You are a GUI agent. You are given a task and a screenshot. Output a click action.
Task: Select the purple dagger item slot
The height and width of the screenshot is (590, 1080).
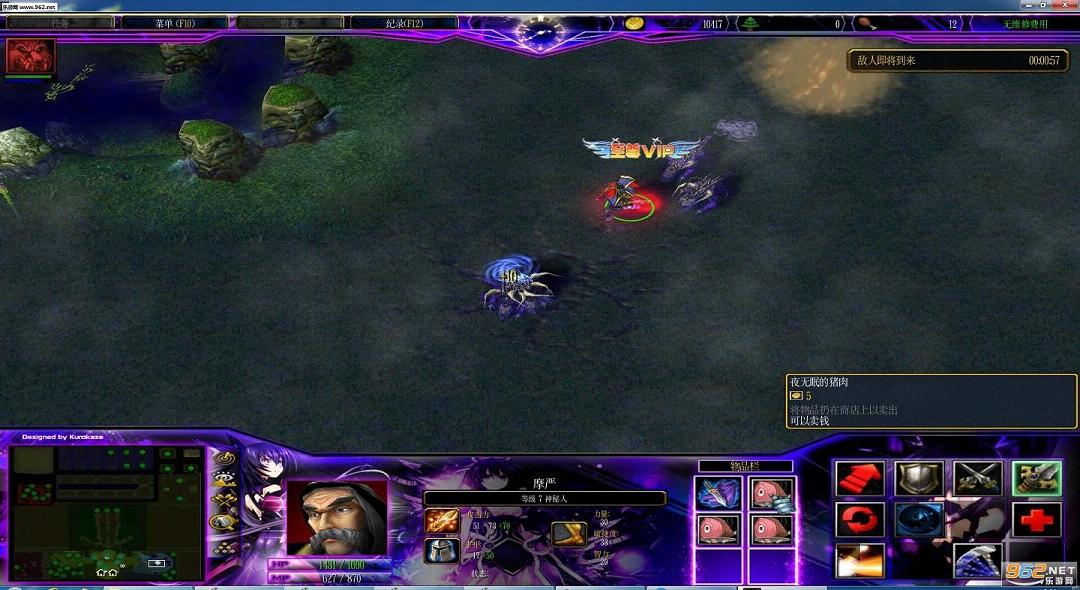point(718,493)
